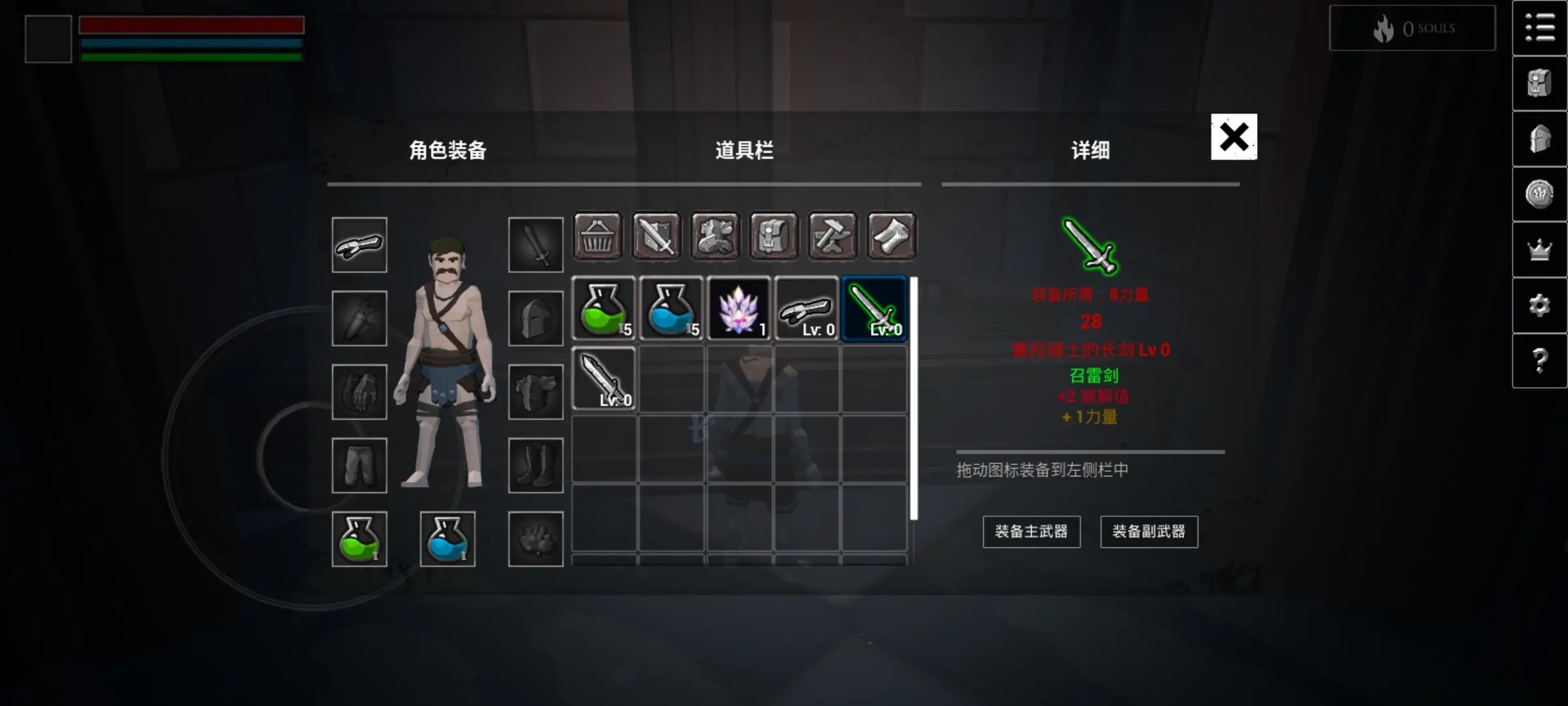
Task: Open the medallion emblem icon in sidebar
Action: click(1540, 193)
